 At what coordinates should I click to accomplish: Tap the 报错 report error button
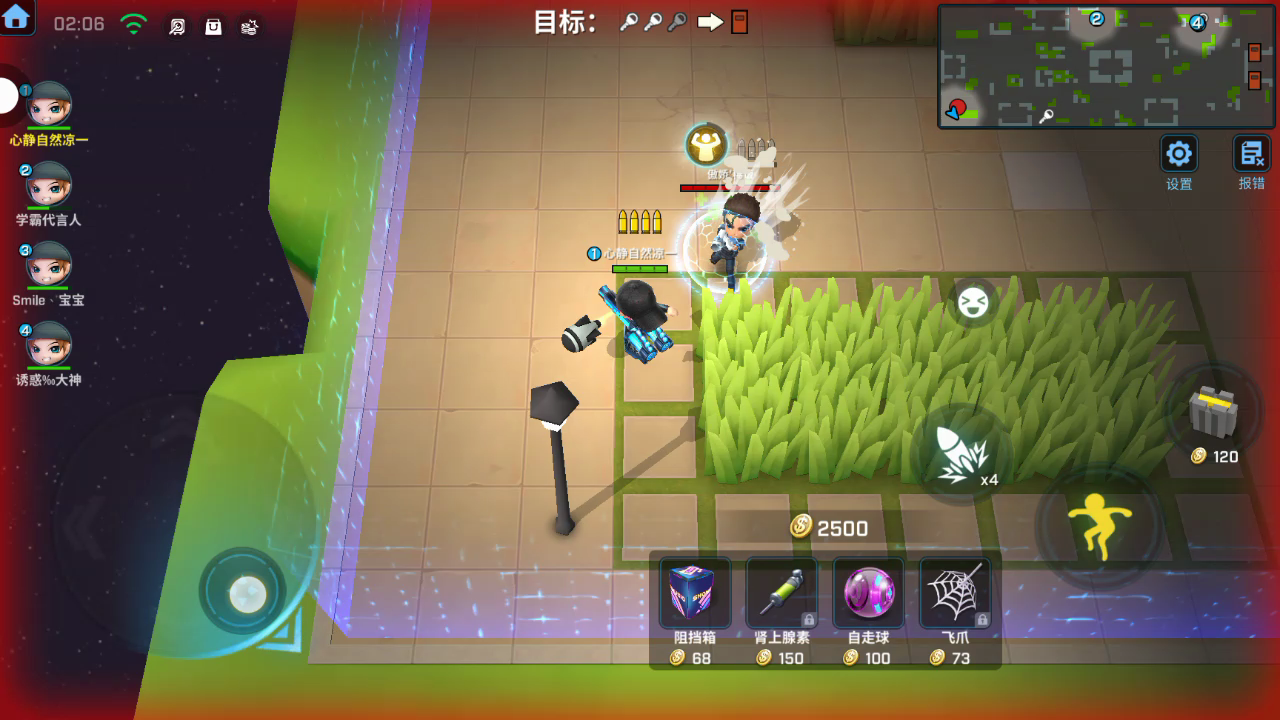[x=1251, y=154]
